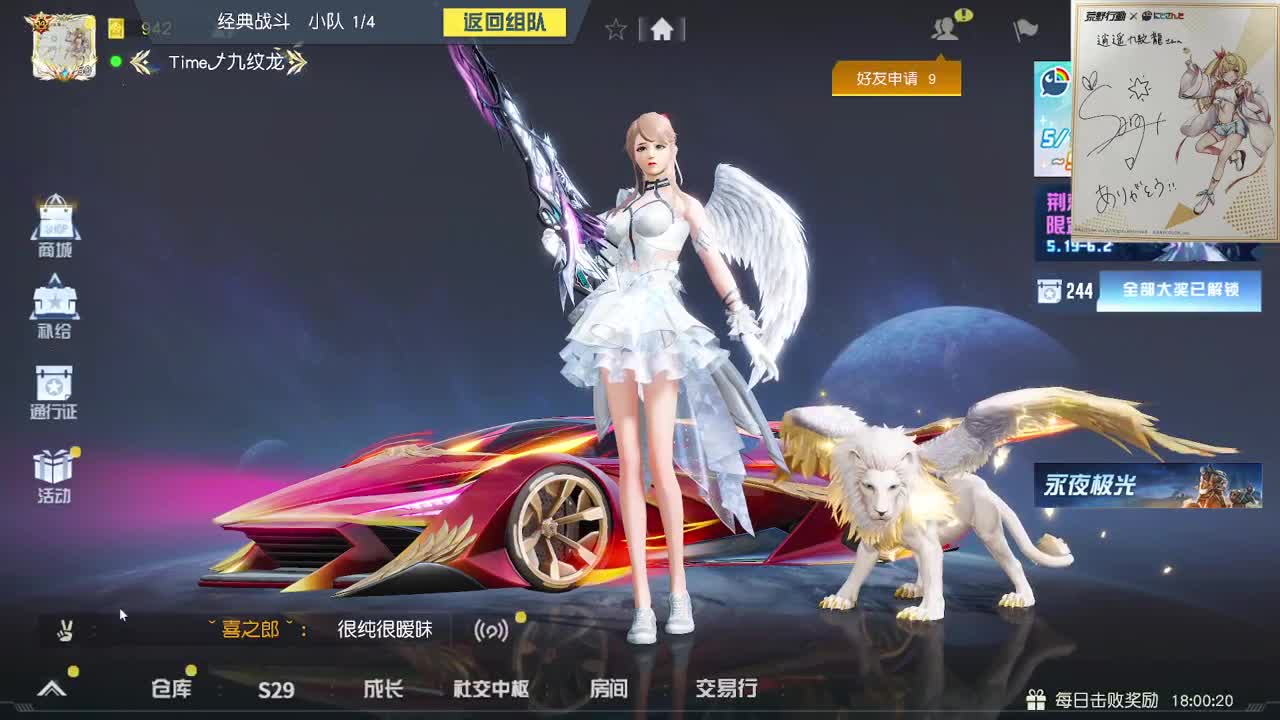Toggle the voice broadcast icon beside chat
This screenshot has width=1280, height=720.
pos(492,631)
